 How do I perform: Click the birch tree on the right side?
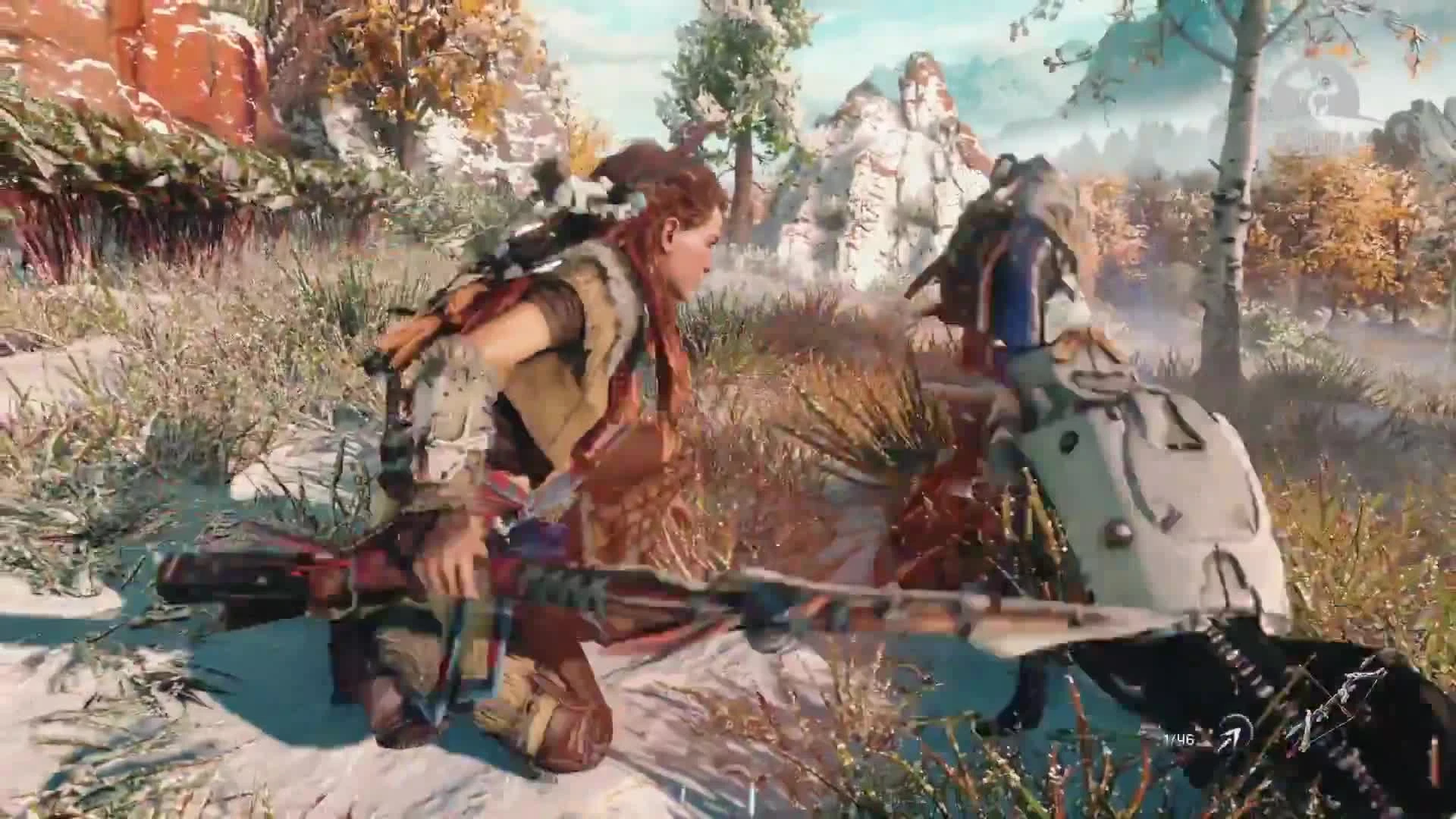[1228, 227]
